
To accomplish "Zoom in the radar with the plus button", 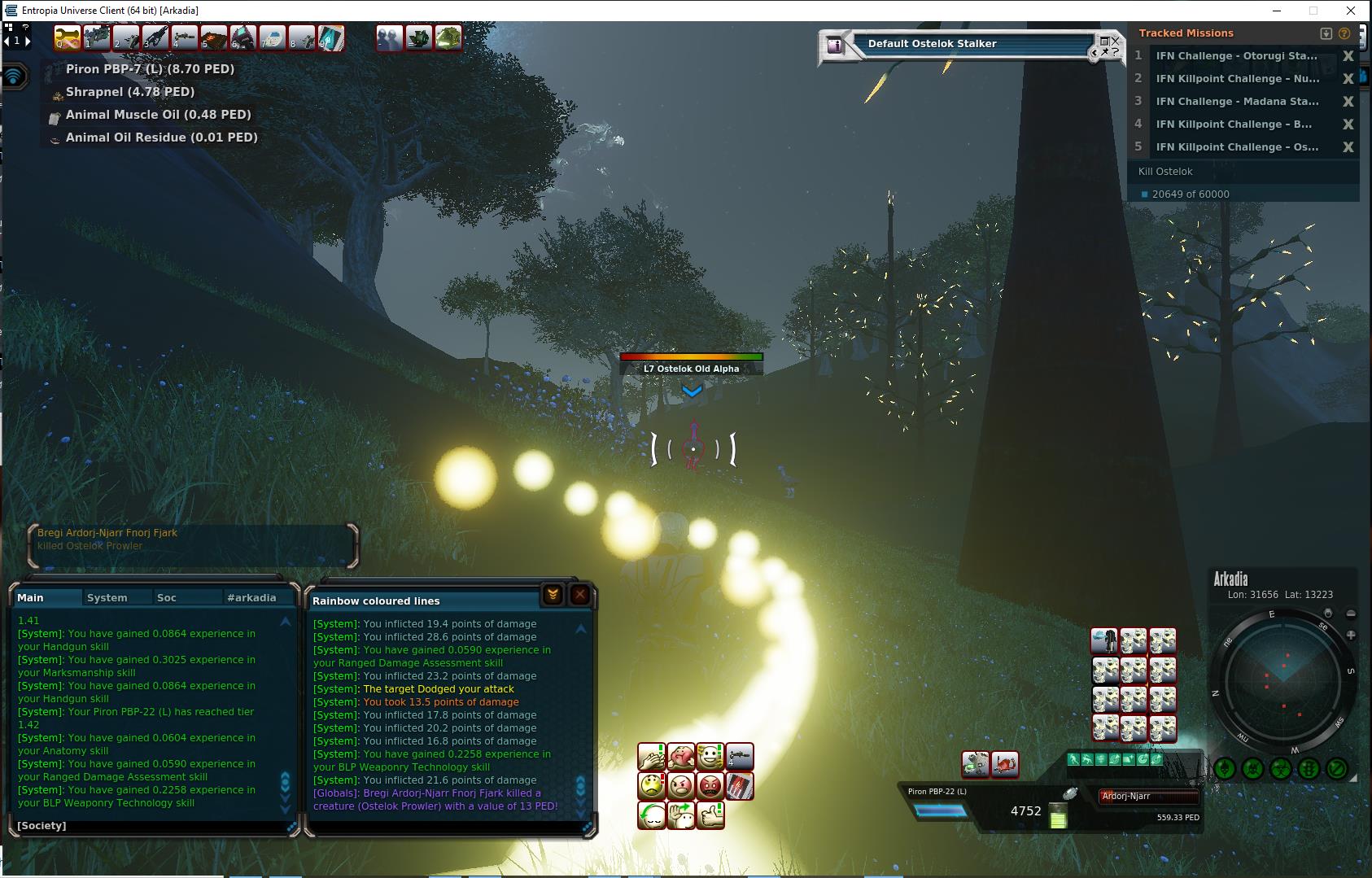I will tap(1351, 635).
